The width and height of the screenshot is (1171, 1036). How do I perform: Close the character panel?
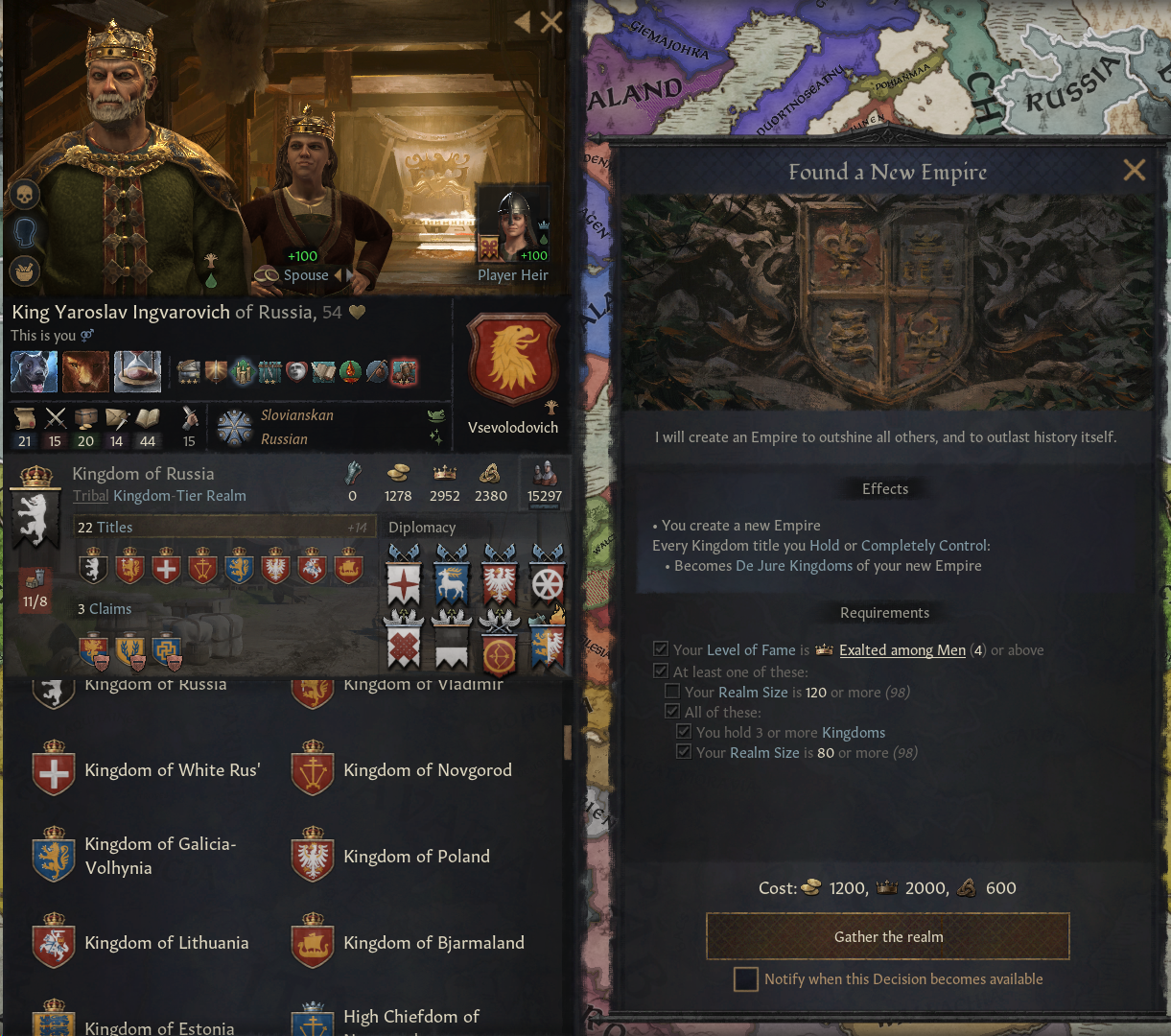[x=551, y=21]
